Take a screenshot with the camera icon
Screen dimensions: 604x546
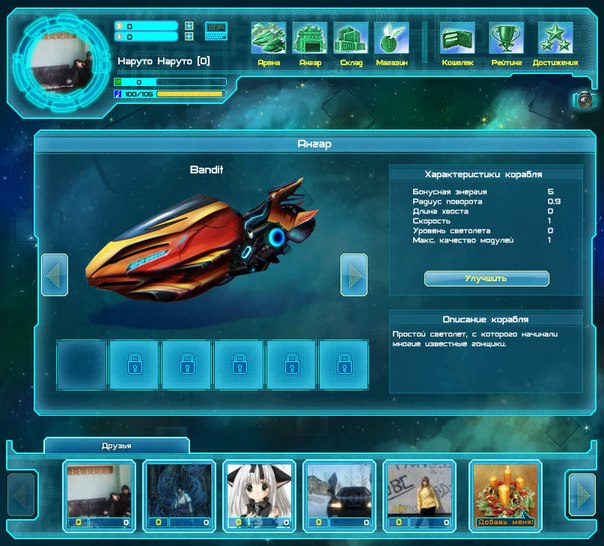583,99
